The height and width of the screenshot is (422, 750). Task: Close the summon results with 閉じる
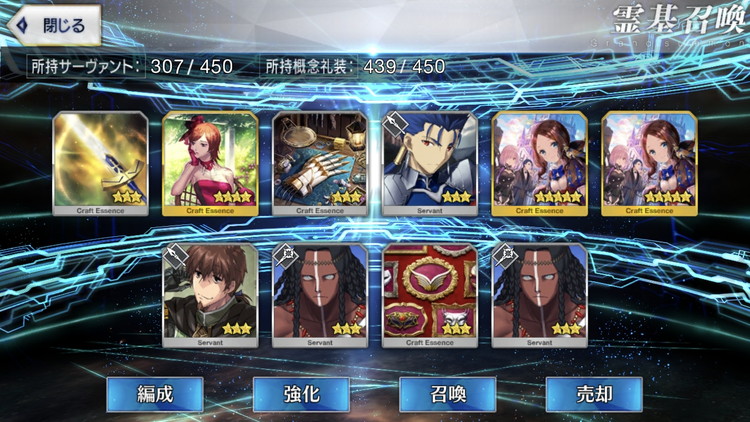point(52,26)
